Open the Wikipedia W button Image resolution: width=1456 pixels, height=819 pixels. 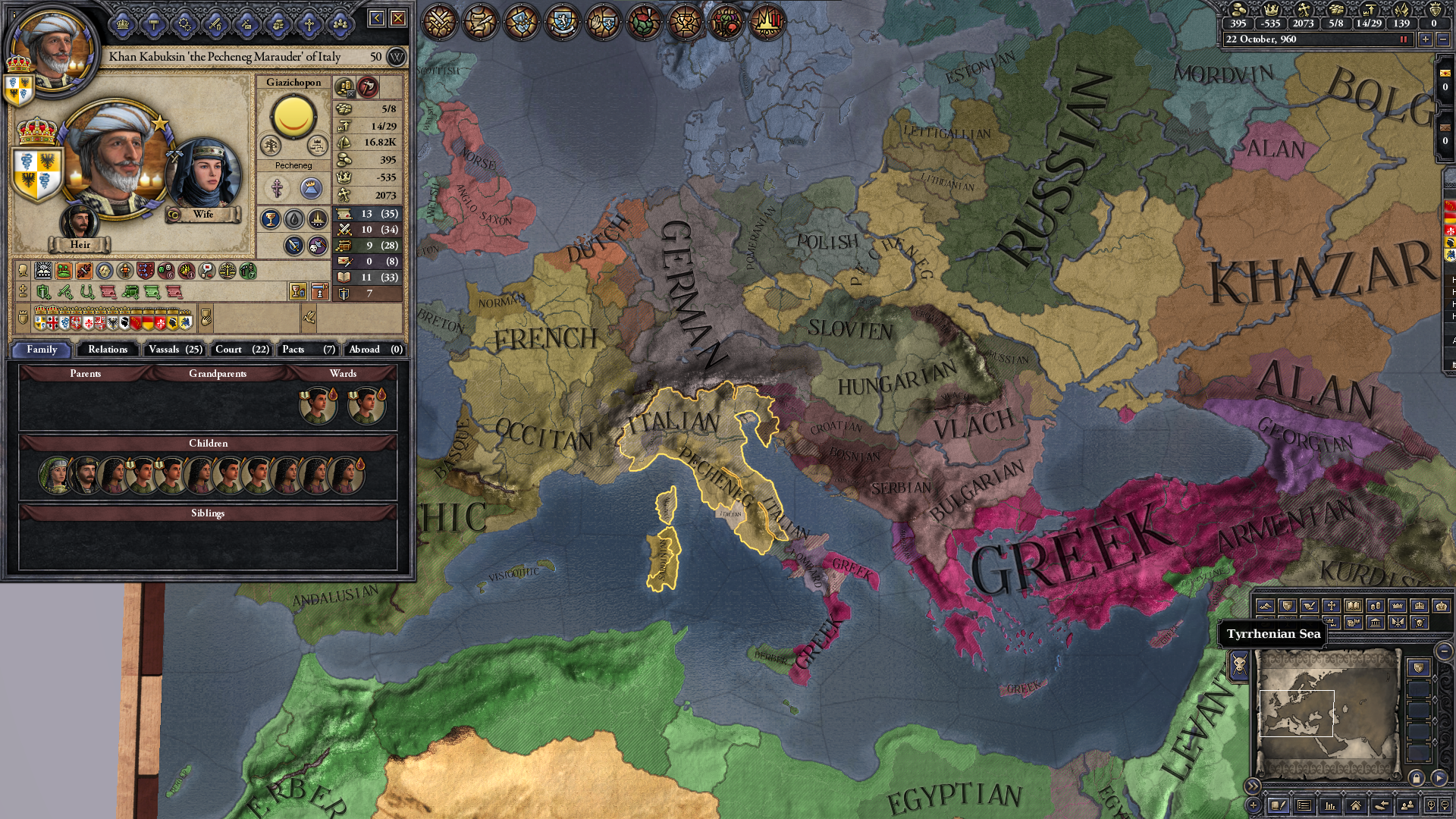coord(396,57)
